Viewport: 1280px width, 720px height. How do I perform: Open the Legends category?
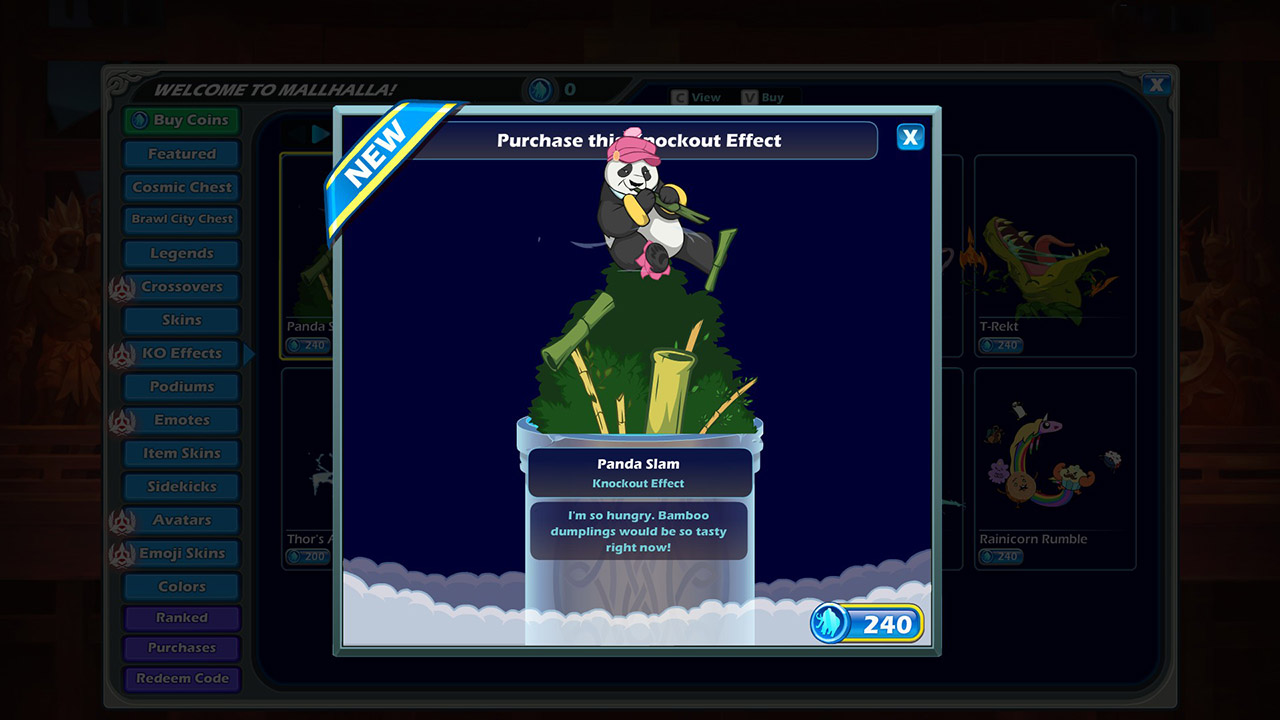181,253
